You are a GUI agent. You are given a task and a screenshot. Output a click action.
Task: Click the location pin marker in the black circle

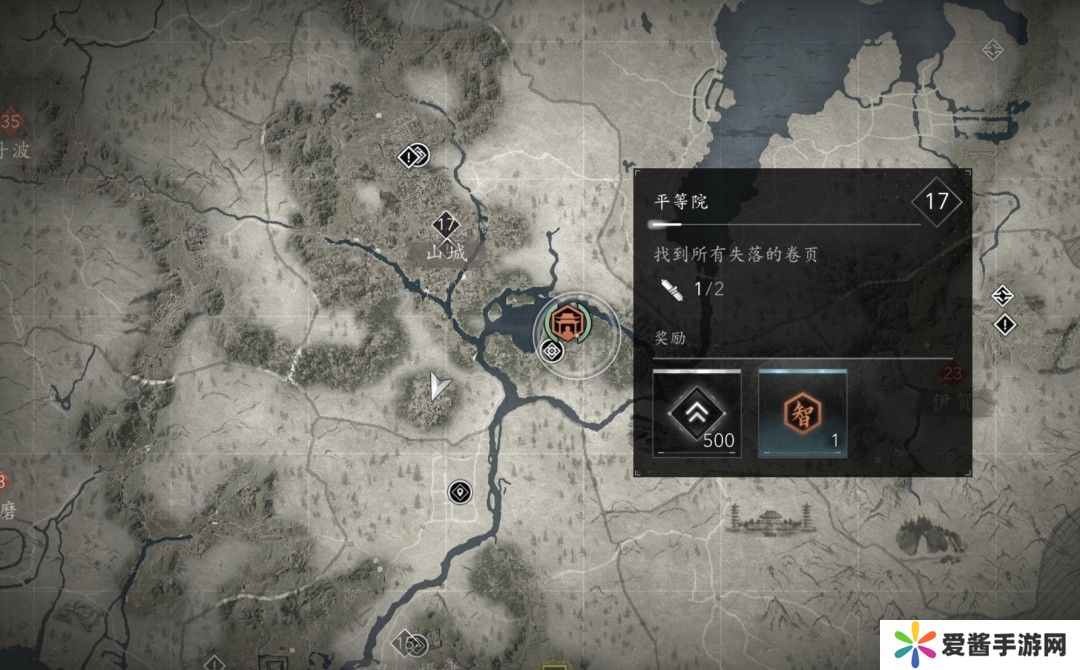[459, 491]
